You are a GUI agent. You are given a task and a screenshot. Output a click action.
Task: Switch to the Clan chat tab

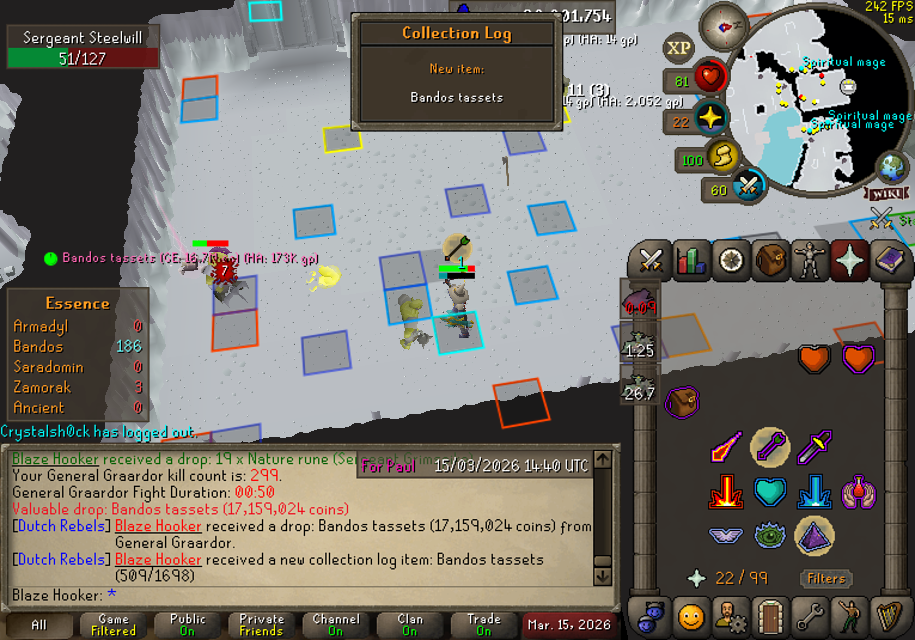[x=409, y=625]
